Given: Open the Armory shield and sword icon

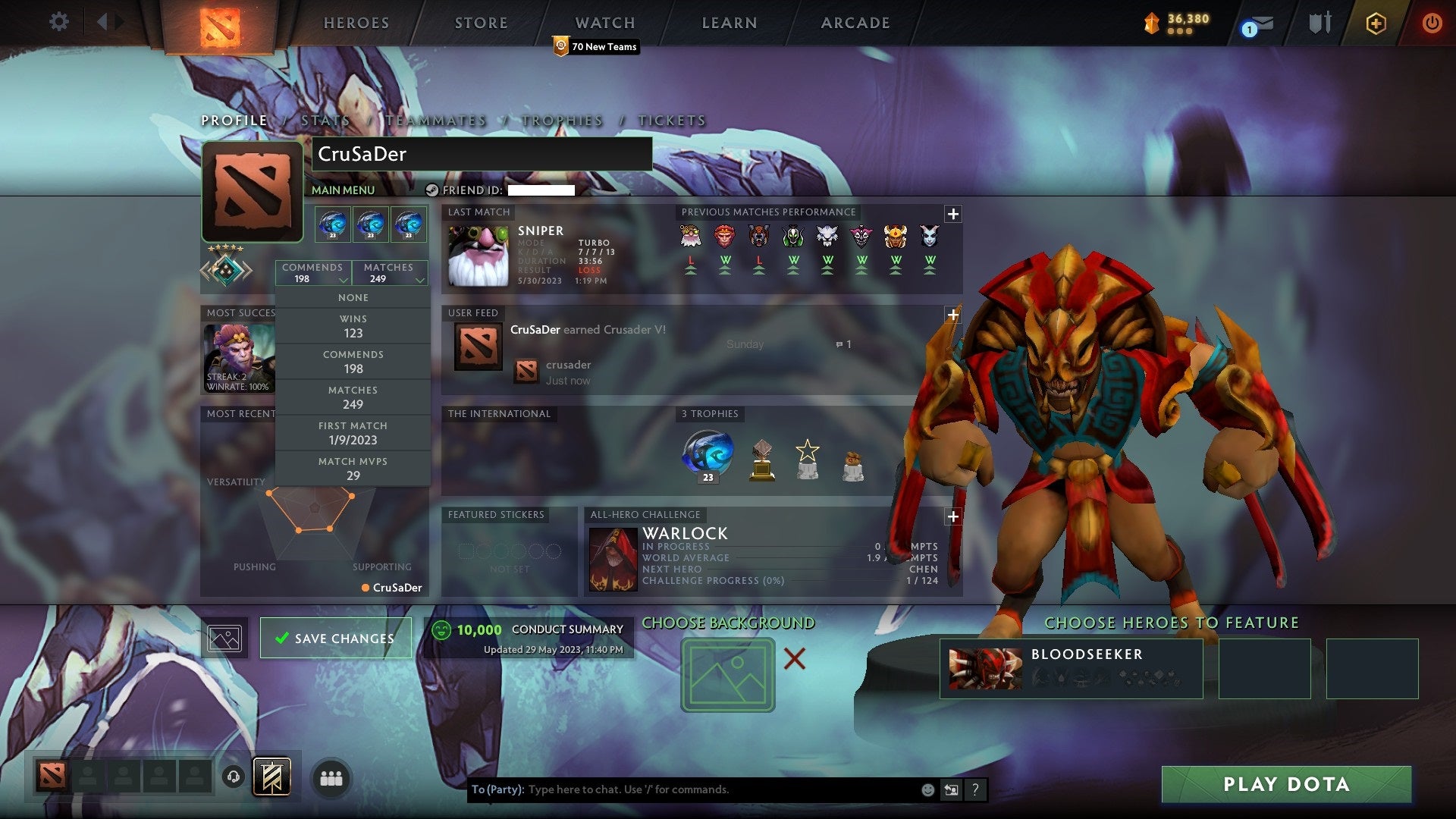Looking at the screenshot, I should click(1319, 23).
